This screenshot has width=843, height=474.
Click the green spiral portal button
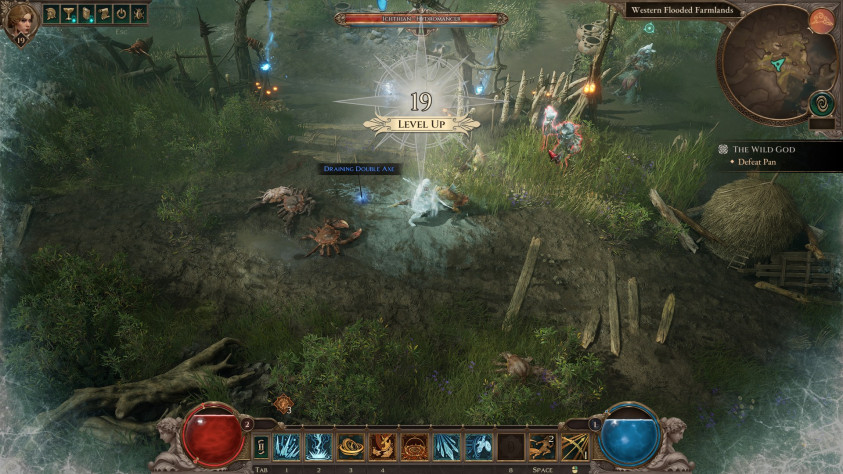point(822,103)
